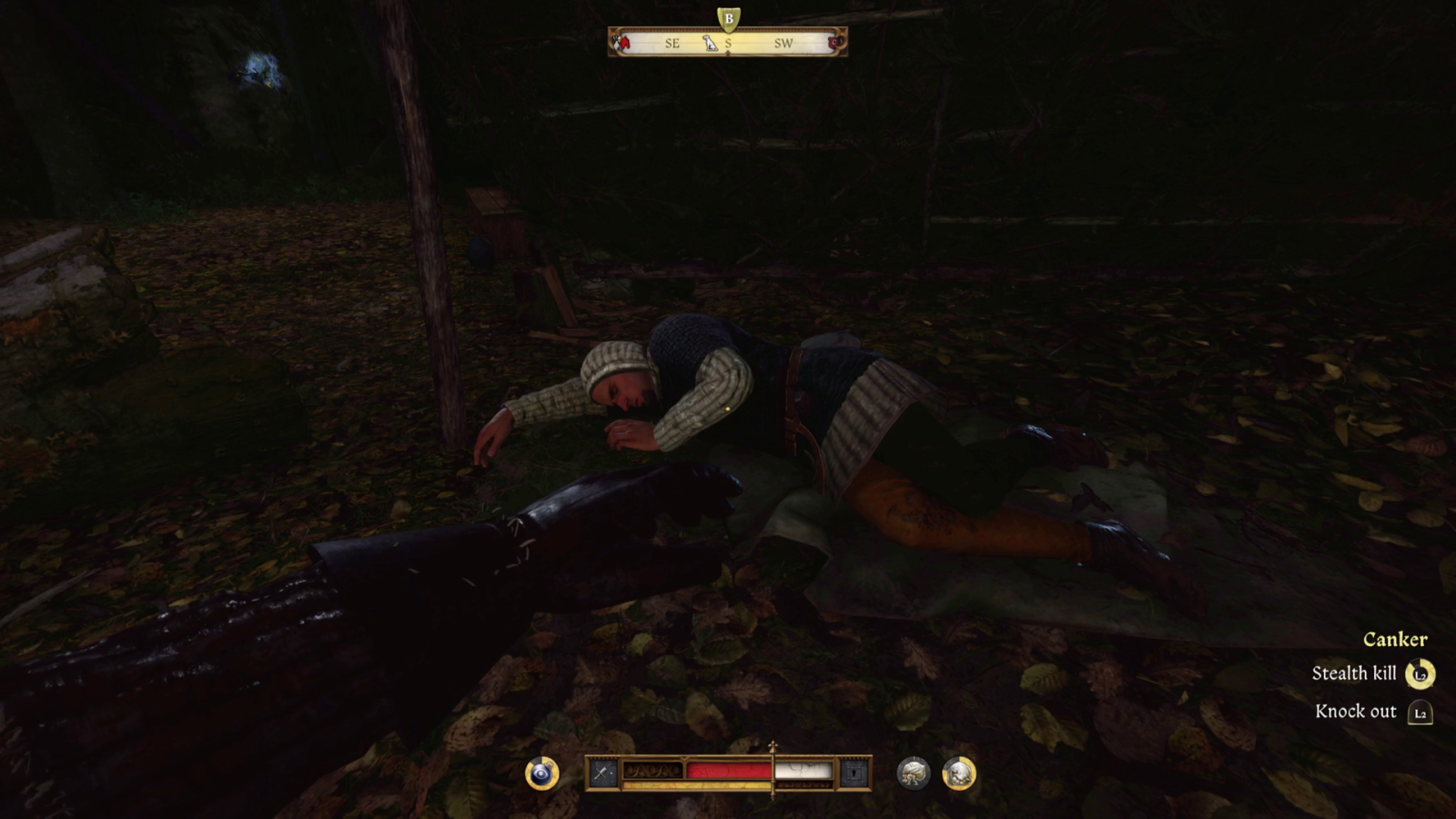Click the L2 button icon beside Knock out
The image size is (1456, 819).
pos(1421,713)
